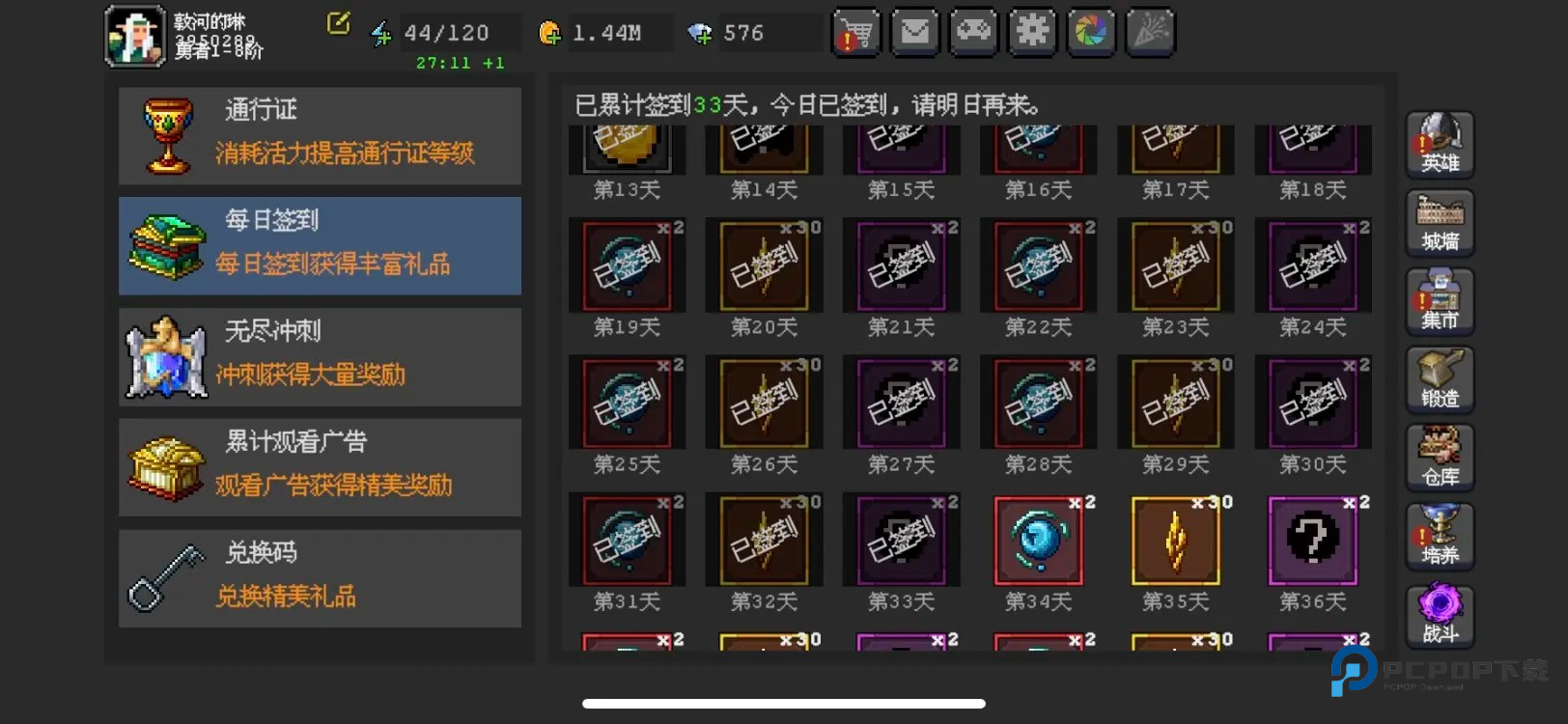Image resolution: width=1568 pixels, height=724 pixels.
Task: Open the shopping cart store
Action: 856,33
